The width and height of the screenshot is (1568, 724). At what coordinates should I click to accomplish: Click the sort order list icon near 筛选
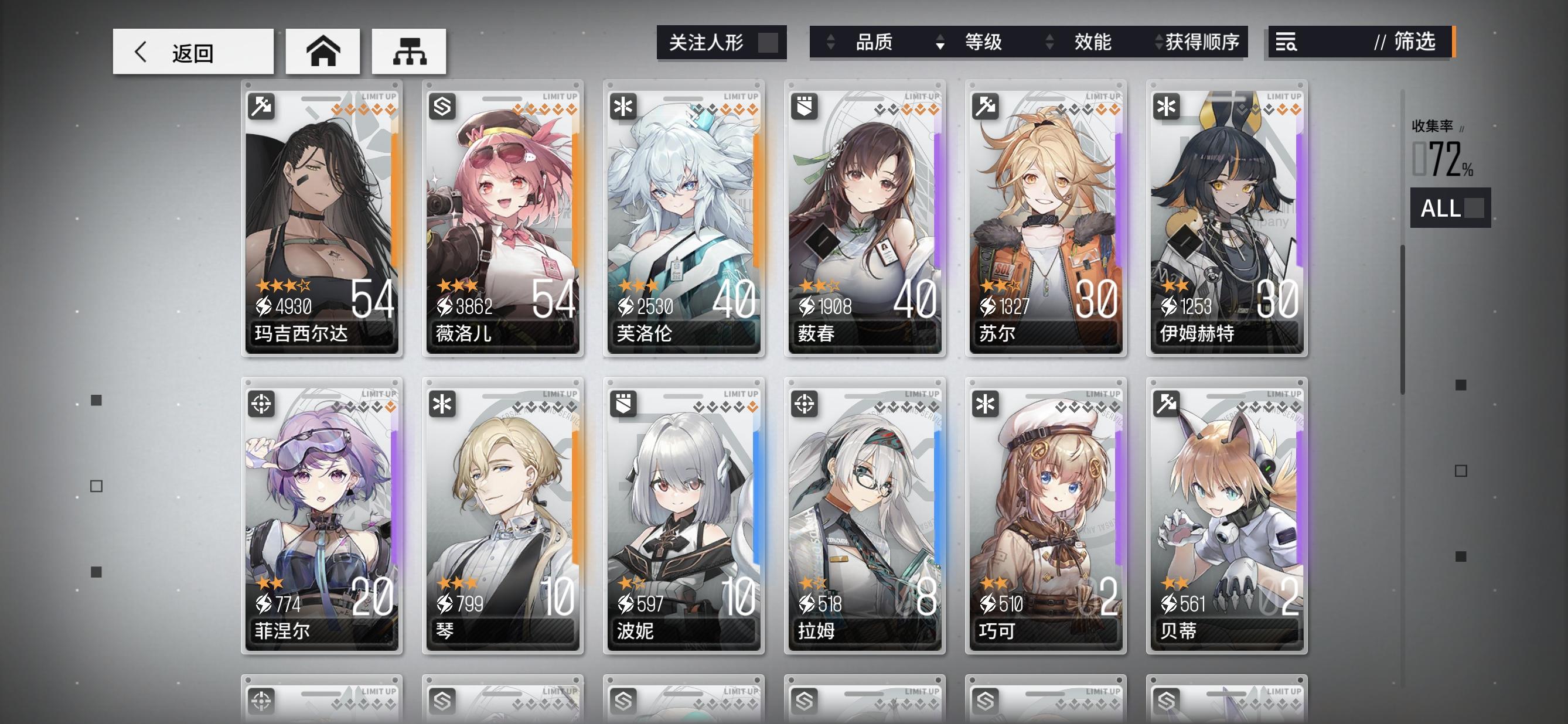click(1286, 43)
